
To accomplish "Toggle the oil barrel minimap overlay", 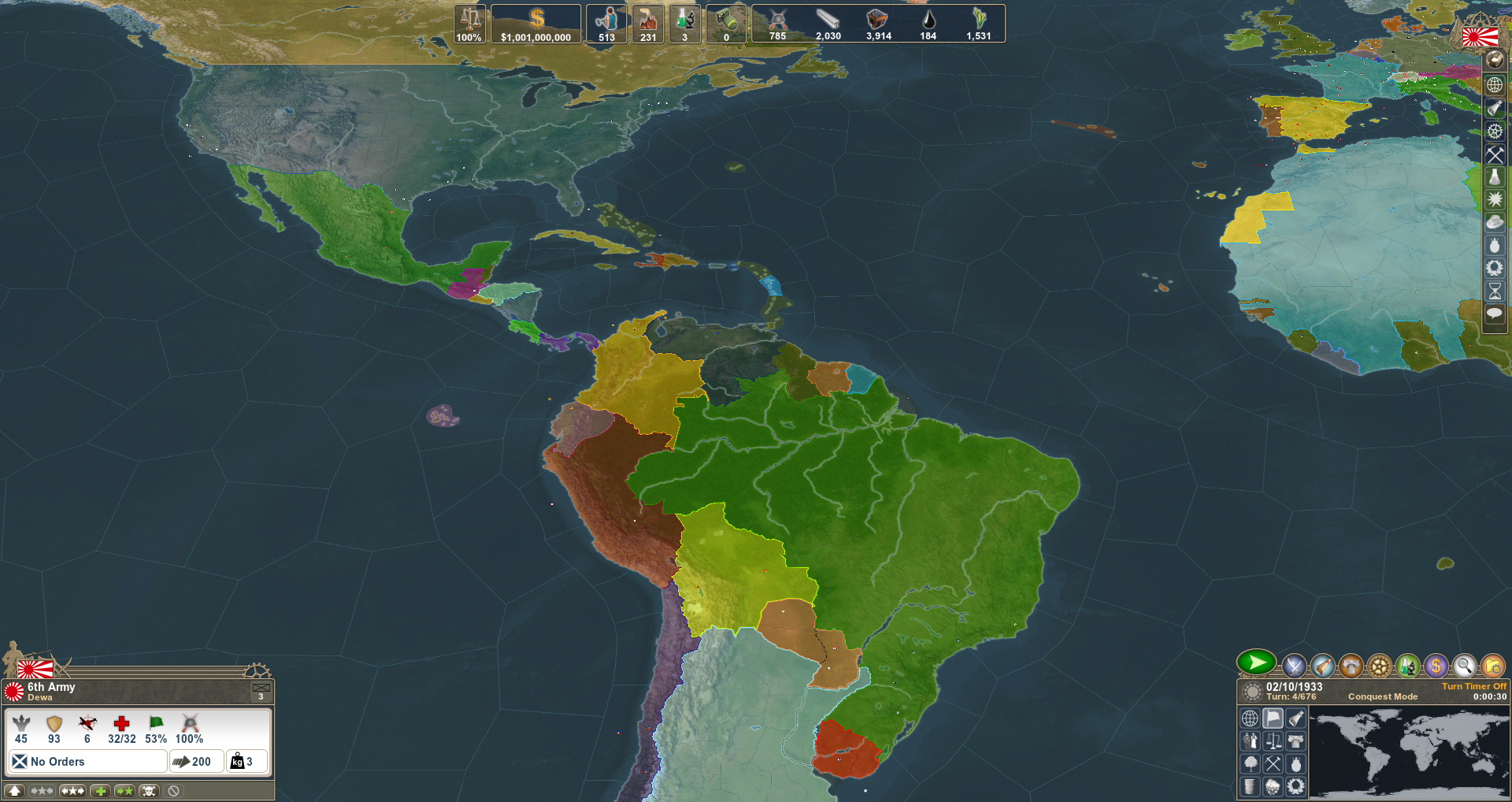I will click(1250, 786).
